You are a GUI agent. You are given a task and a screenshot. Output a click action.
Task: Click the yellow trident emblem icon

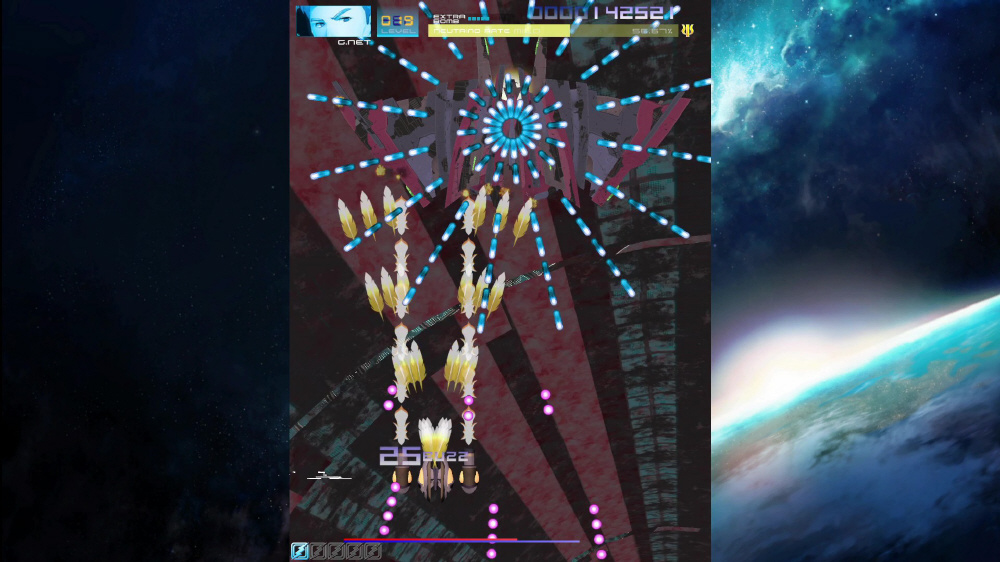[687, 31]
